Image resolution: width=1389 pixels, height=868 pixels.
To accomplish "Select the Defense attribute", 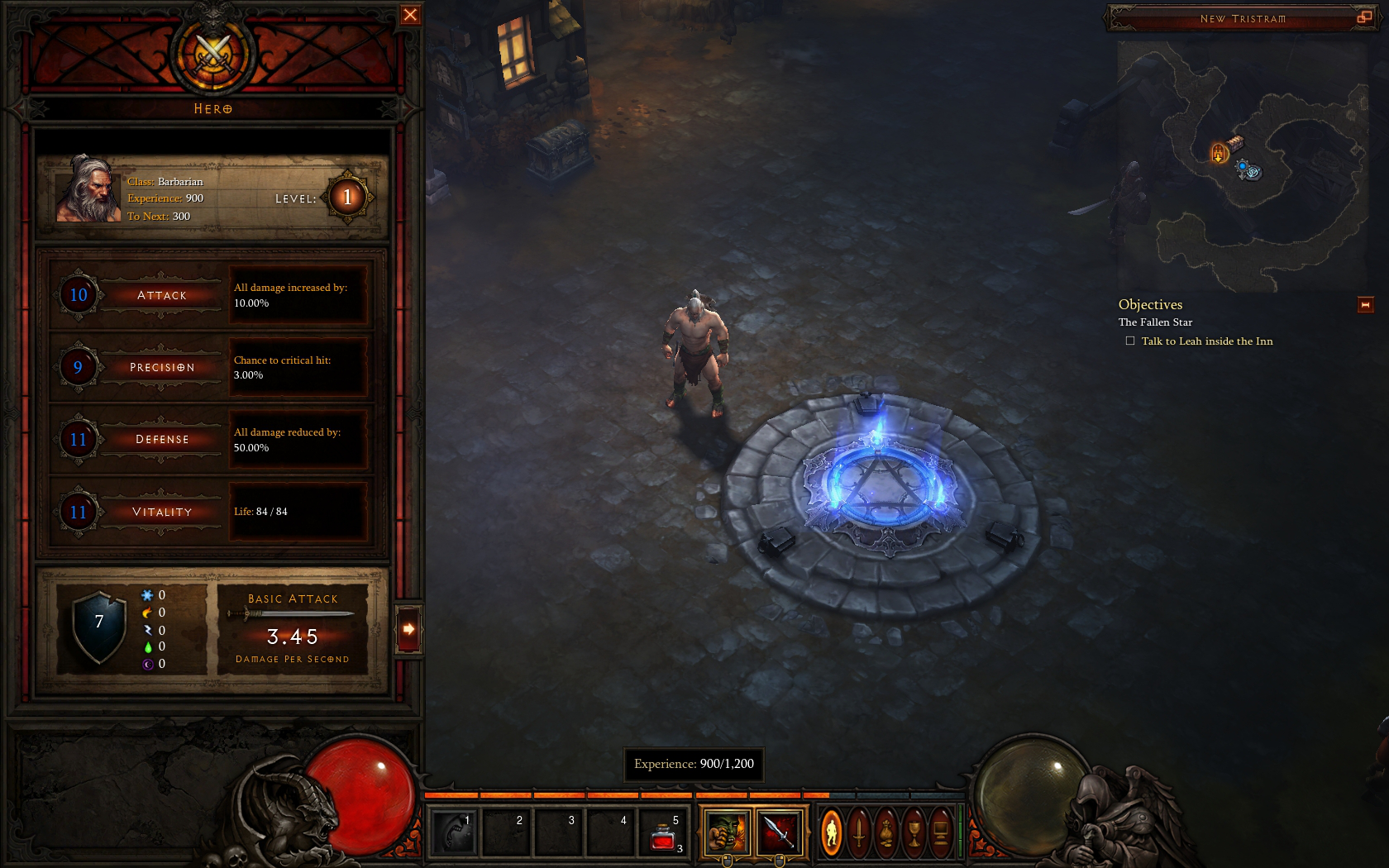I will pos(161,439).
